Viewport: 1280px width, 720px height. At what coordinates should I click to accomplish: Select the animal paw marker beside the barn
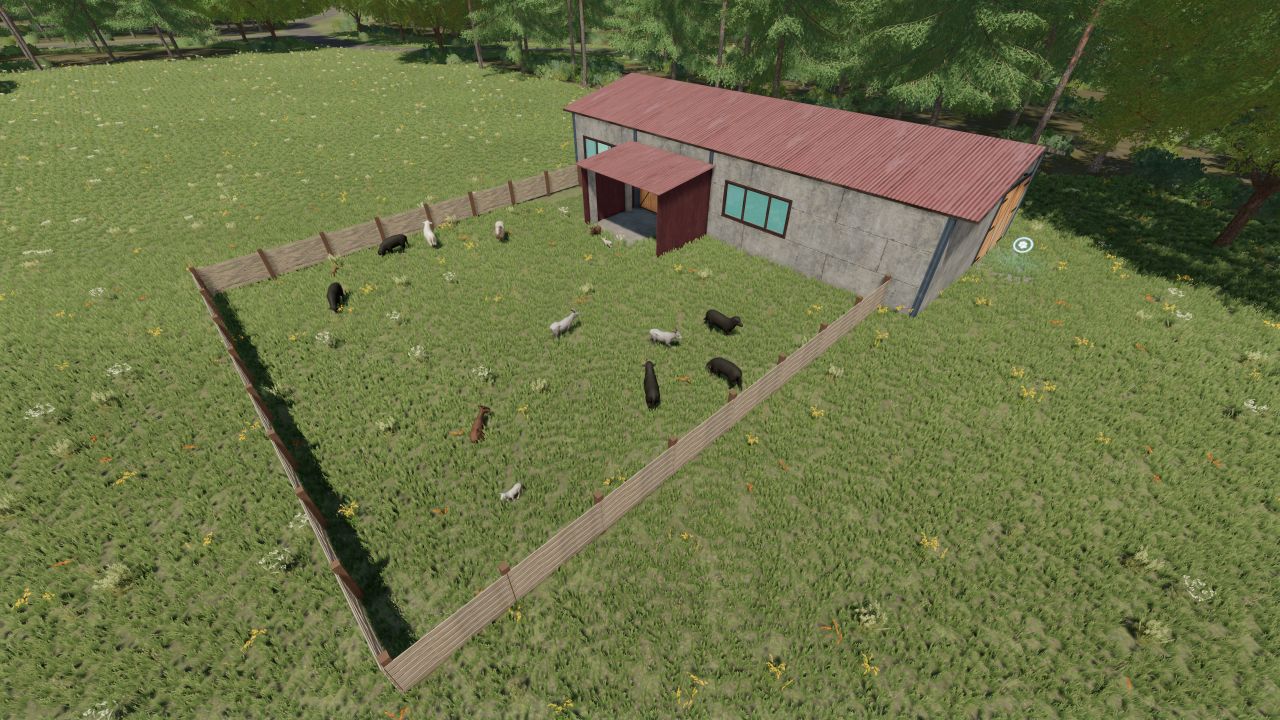pyautogui.click(x=1022, y=245)
